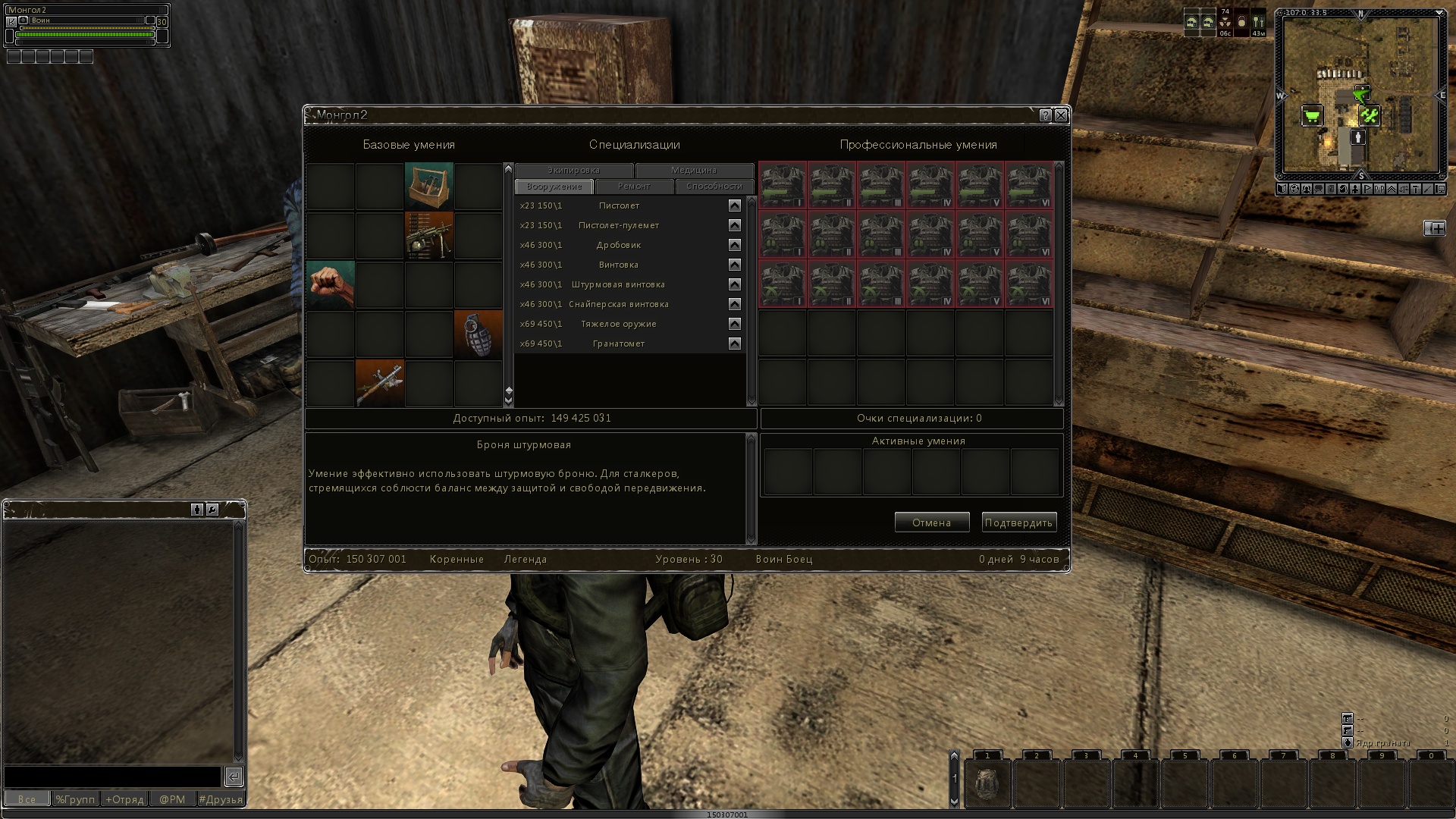
Task: Switch chat to the %Групп channel
Action: coord(76,799)
